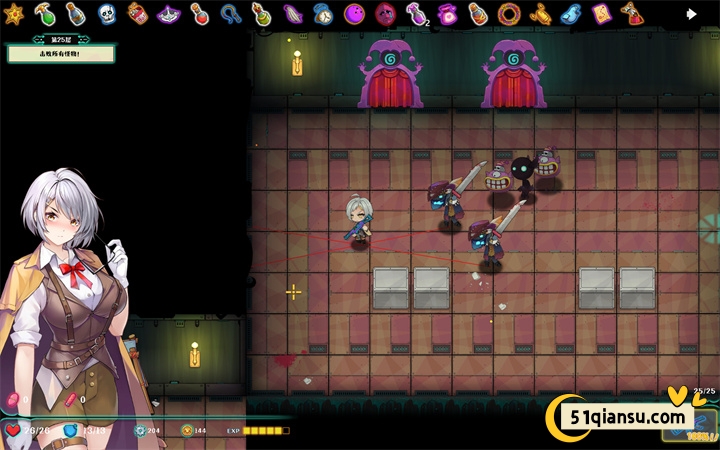Select the purple witch hat item
Viewport: 720px width, 450px height.
169,13
